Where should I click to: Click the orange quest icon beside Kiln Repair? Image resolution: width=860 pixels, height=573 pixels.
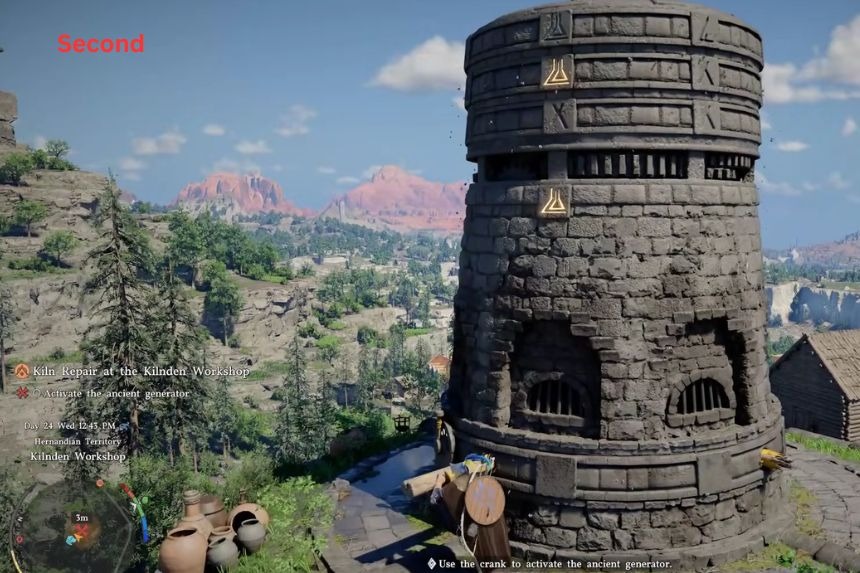21,372
